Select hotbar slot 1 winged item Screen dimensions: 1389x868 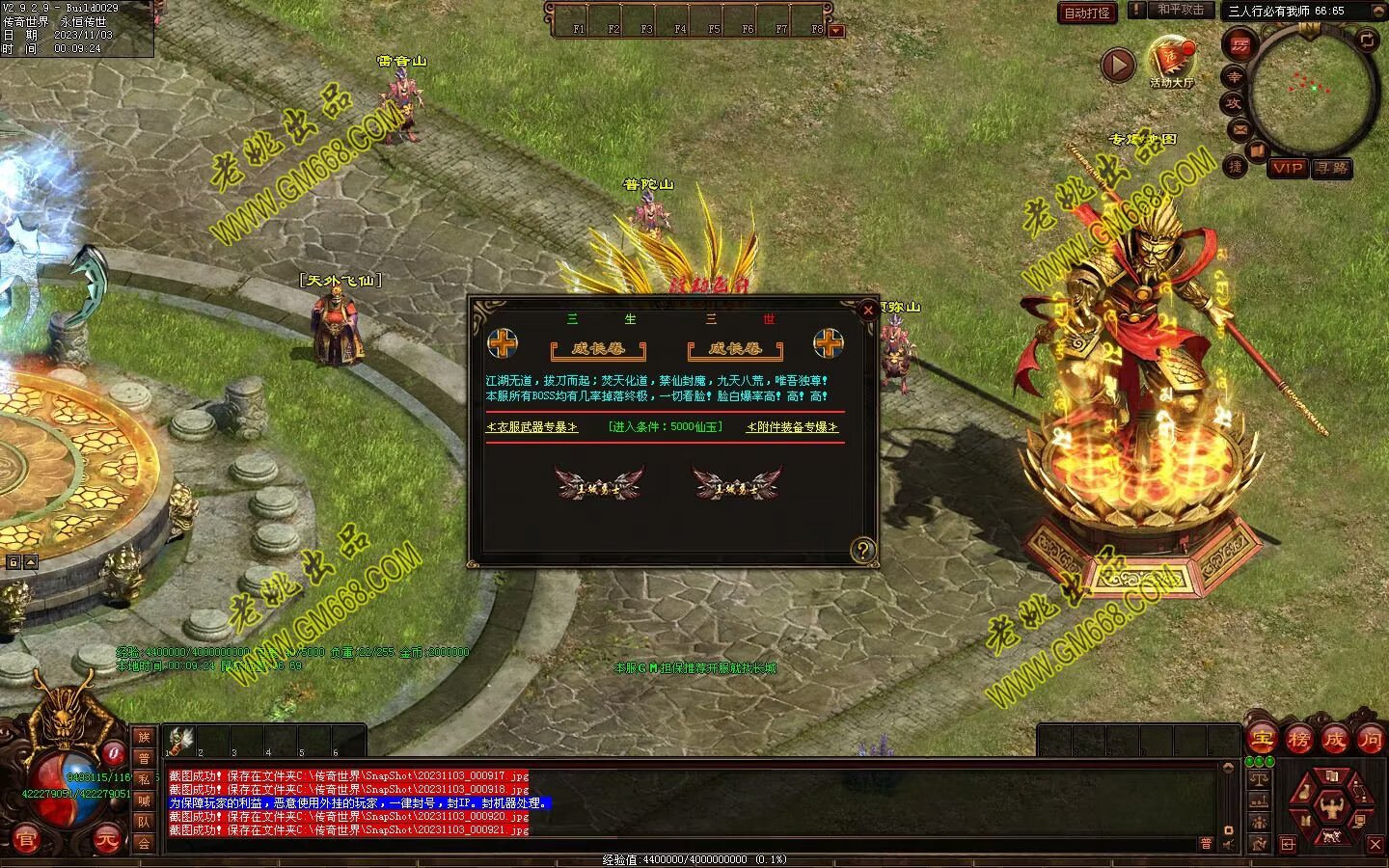click(x=180, y=740)
